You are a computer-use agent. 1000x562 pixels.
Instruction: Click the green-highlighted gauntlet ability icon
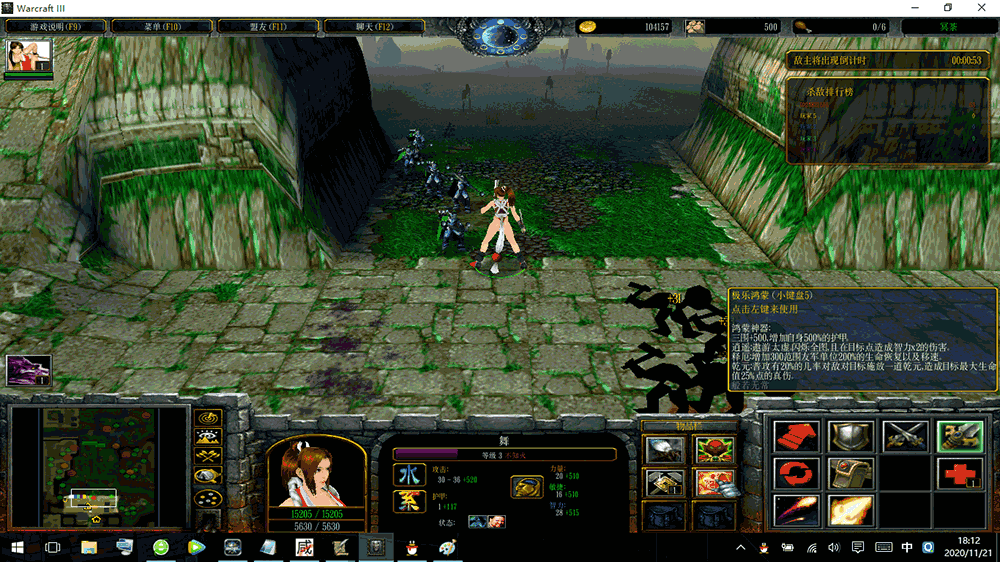tap(959, 436)
